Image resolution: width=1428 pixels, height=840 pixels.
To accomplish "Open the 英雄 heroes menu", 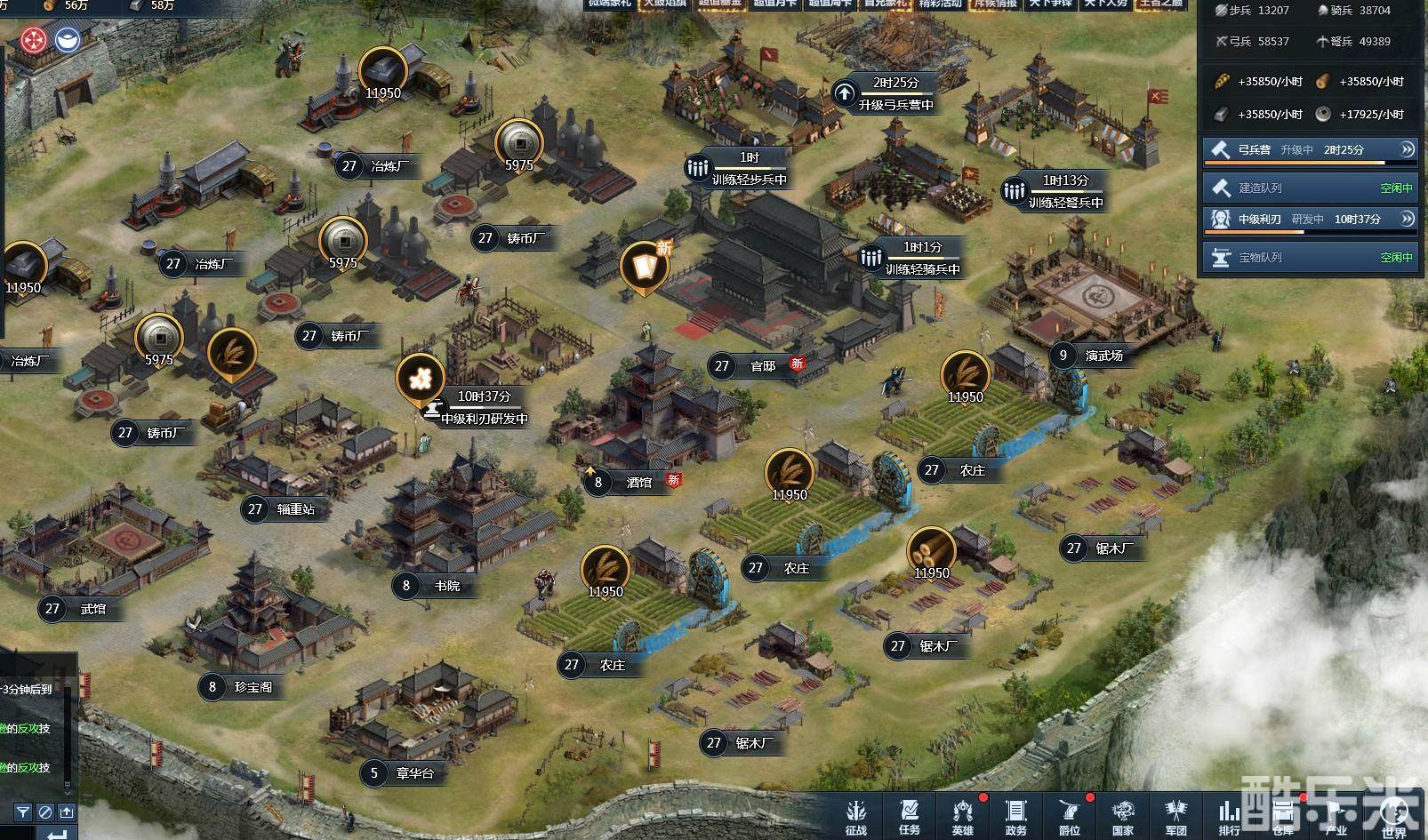I will click(962, 816).
